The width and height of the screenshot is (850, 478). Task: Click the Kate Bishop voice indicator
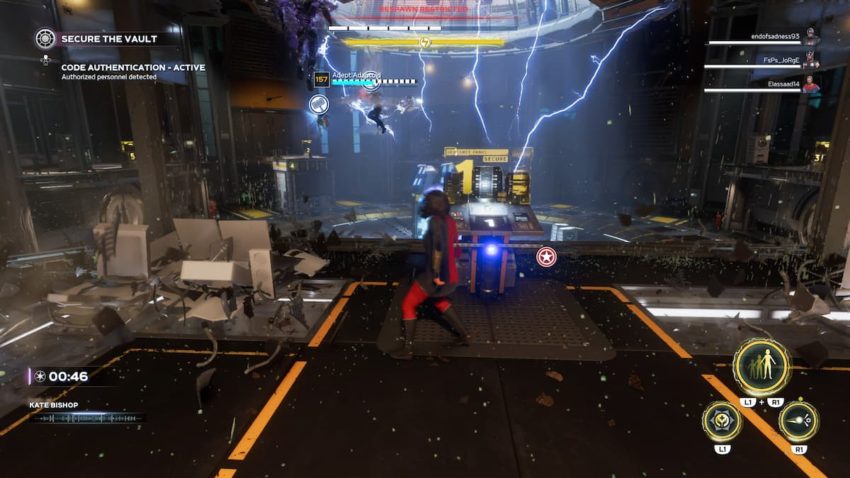tap(85, 411)
